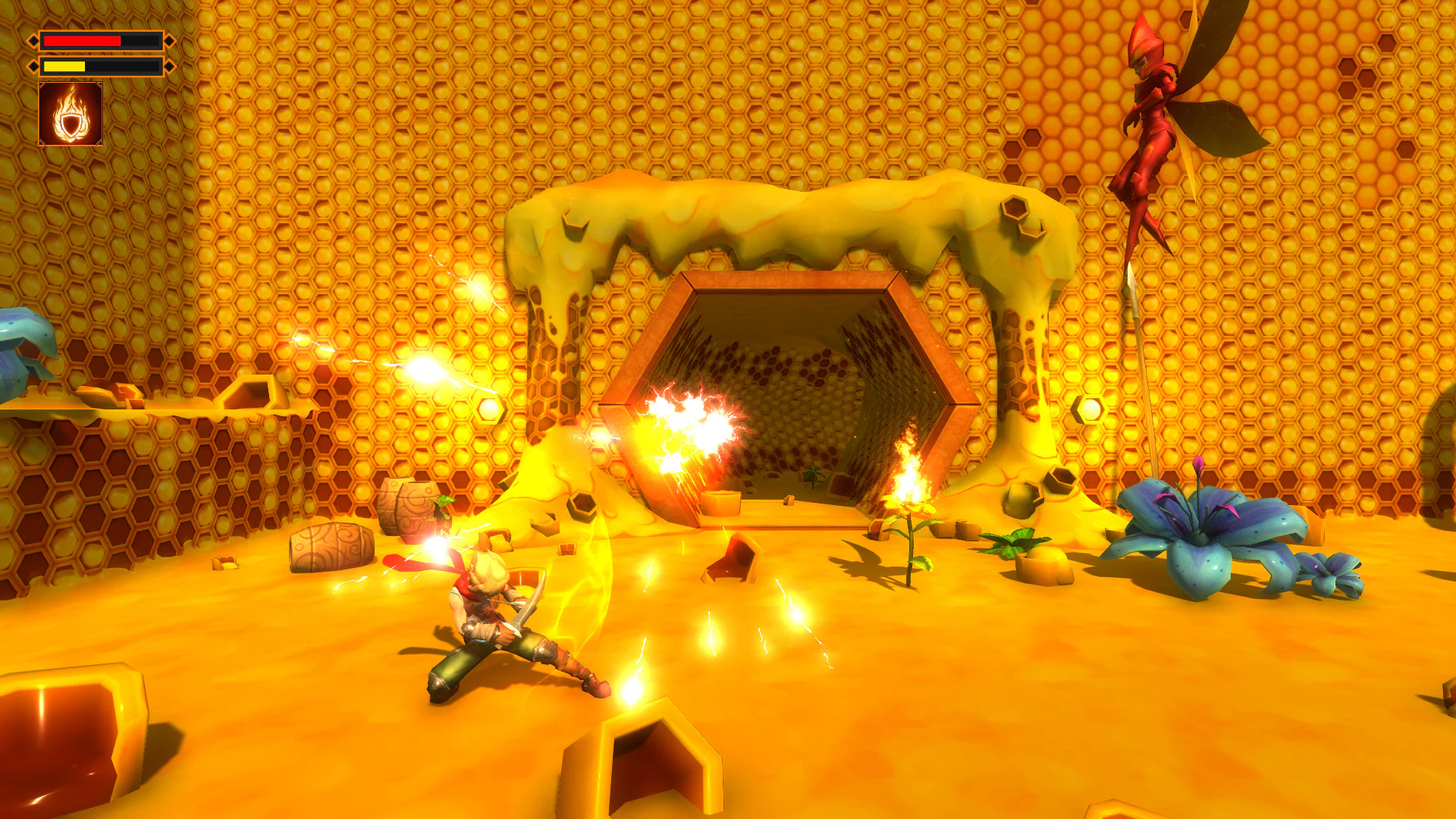Image resolution: width=1456 pixels, height=819 pixels.
Task: Click the green sprout near the blue flower
Action: [1016, 542]
